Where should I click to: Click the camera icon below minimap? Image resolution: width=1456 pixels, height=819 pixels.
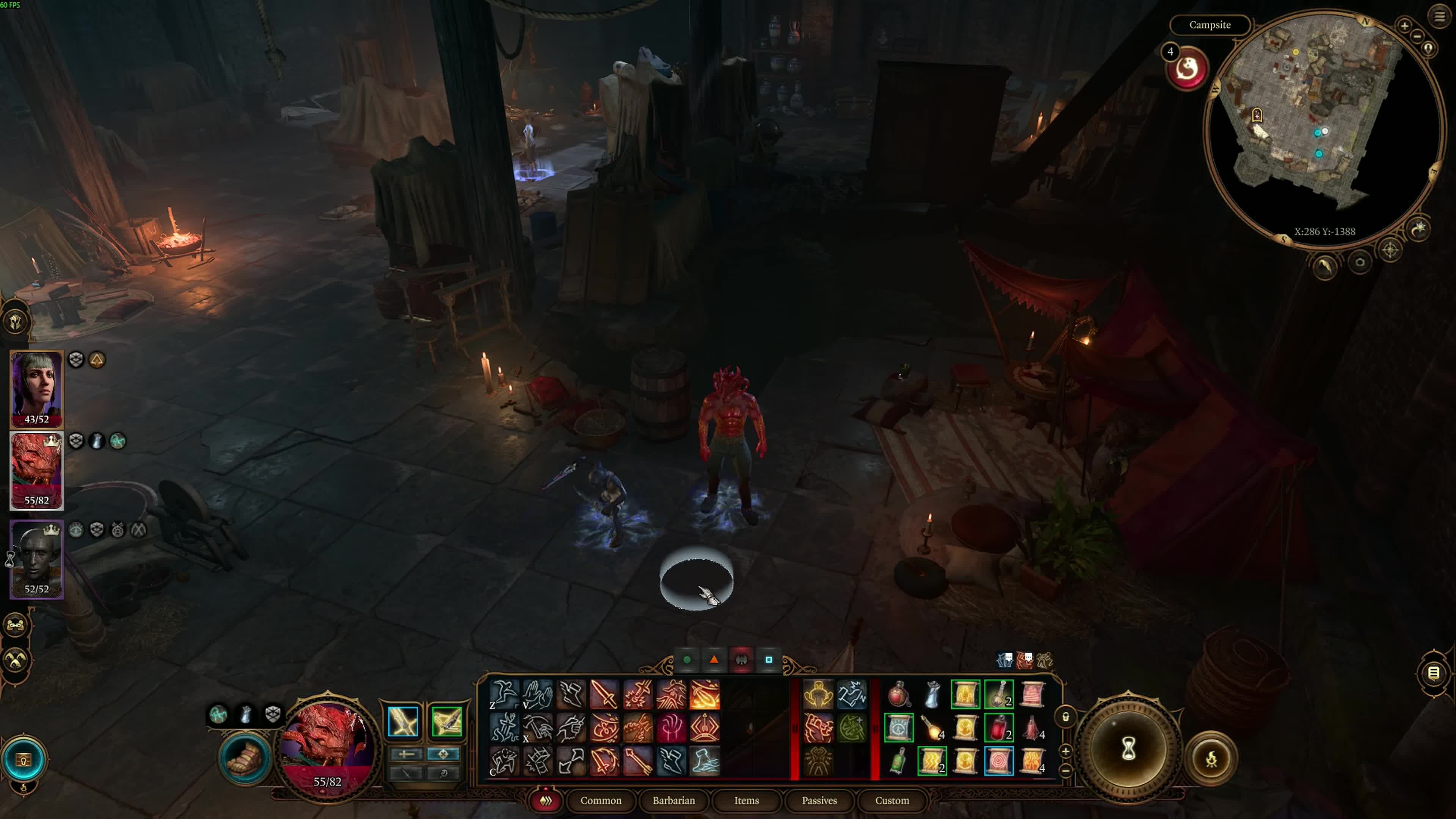1360,262
